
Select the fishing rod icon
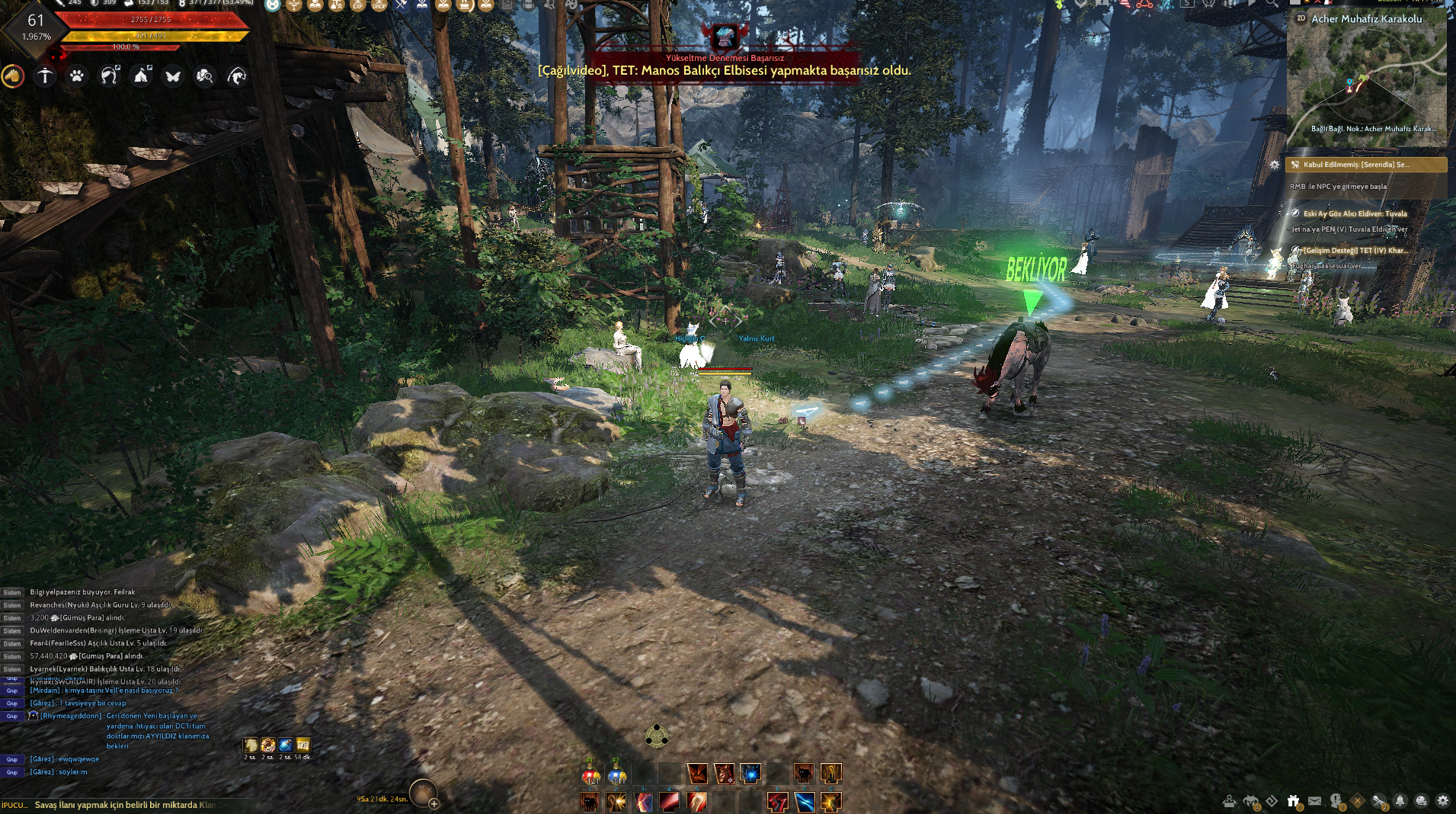point(237,76)
